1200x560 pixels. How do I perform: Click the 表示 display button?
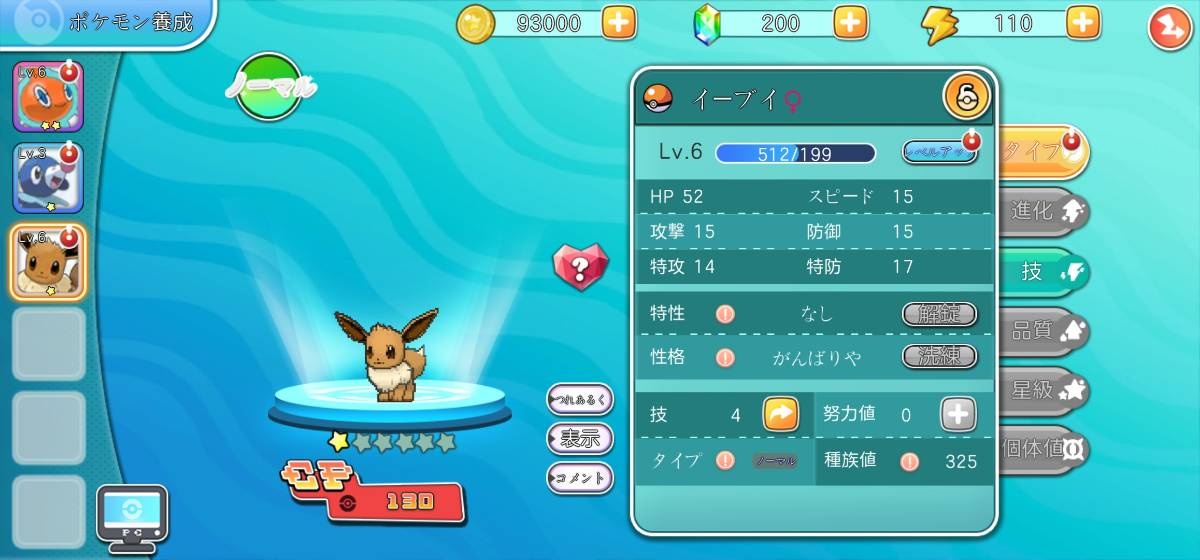click(580, 438)
